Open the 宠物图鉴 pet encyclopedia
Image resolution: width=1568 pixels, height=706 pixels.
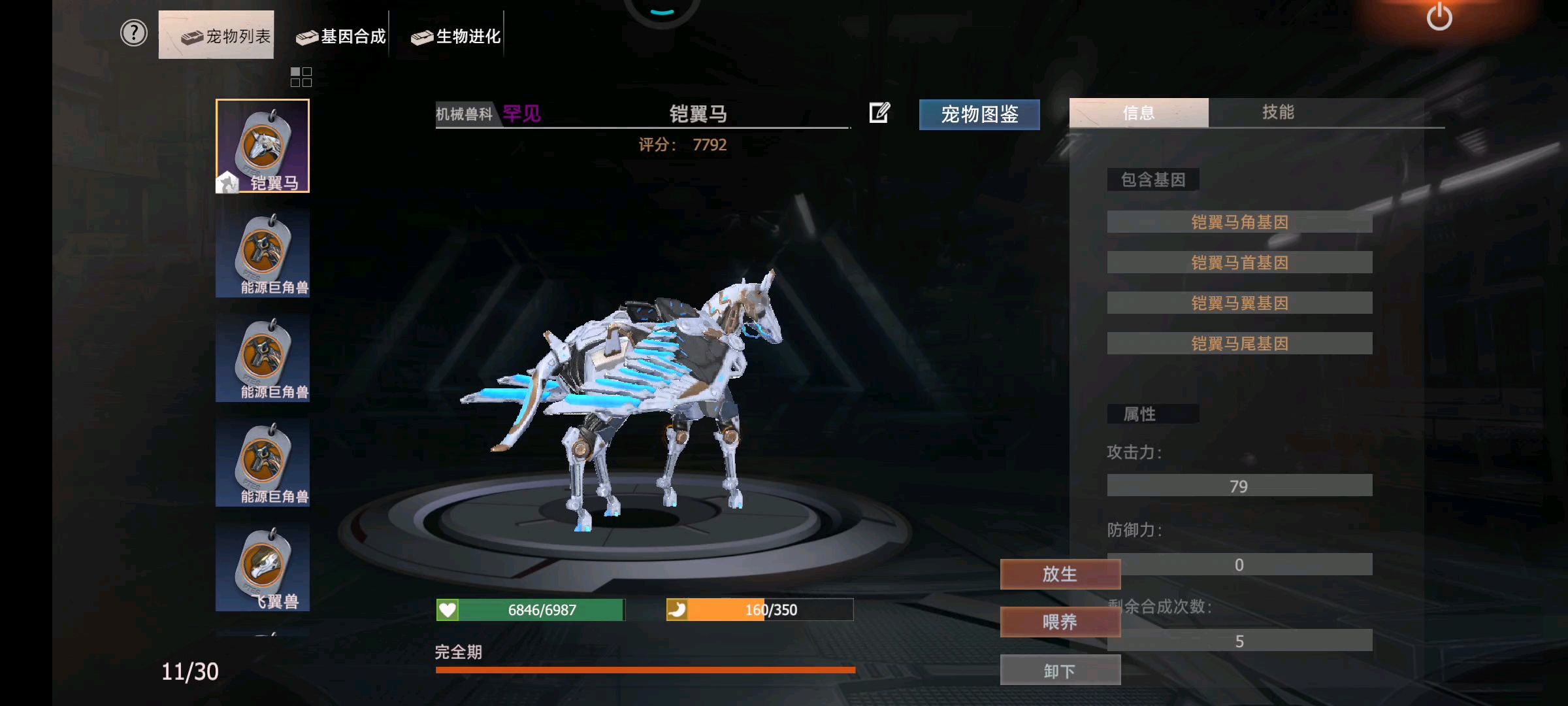[979, 114]
